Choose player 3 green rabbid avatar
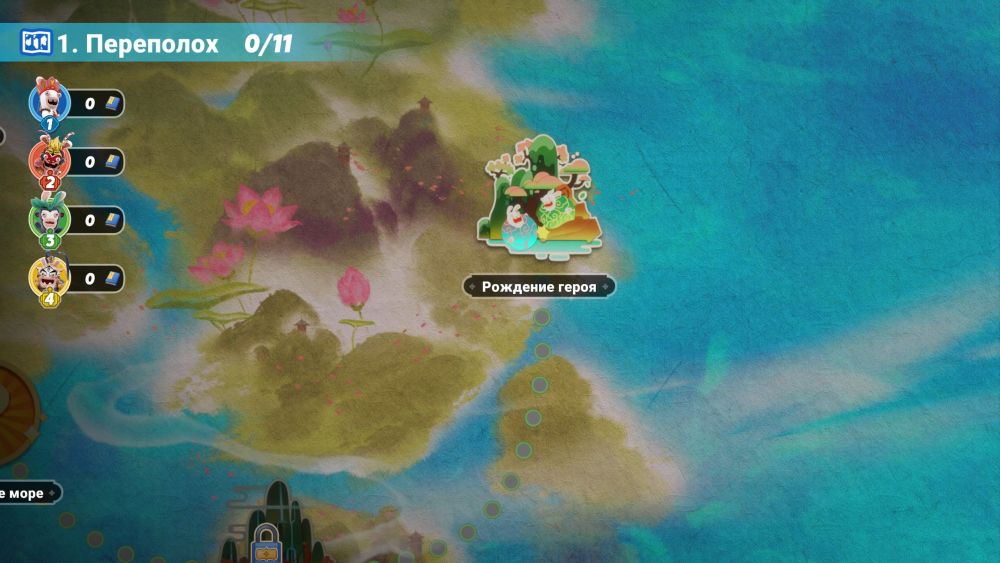 48,218
